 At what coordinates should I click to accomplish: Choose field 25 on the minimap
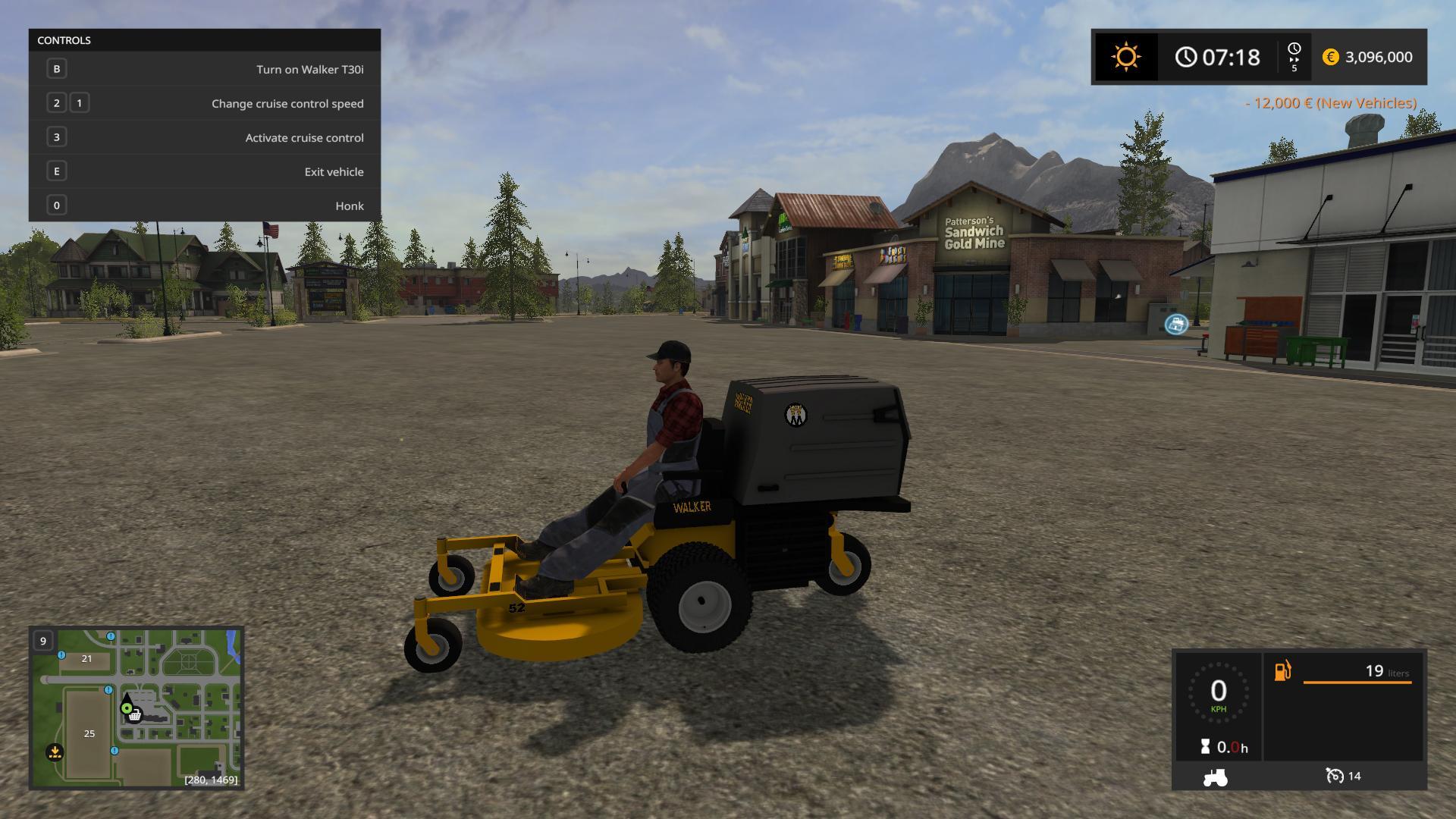click(x=89, y=733)
